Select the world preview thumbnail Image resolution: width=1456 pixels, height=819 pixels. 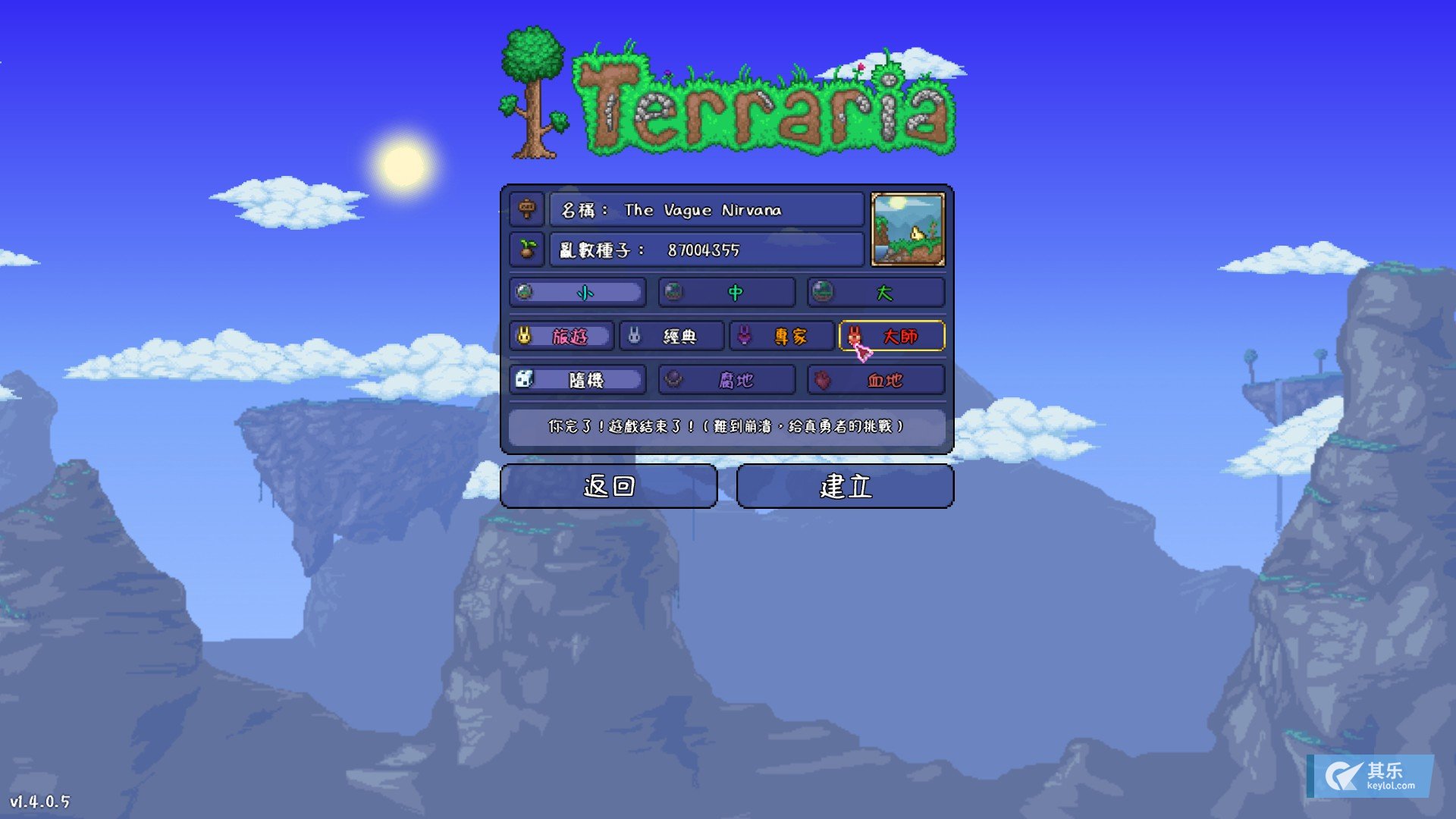coord(908,229)
